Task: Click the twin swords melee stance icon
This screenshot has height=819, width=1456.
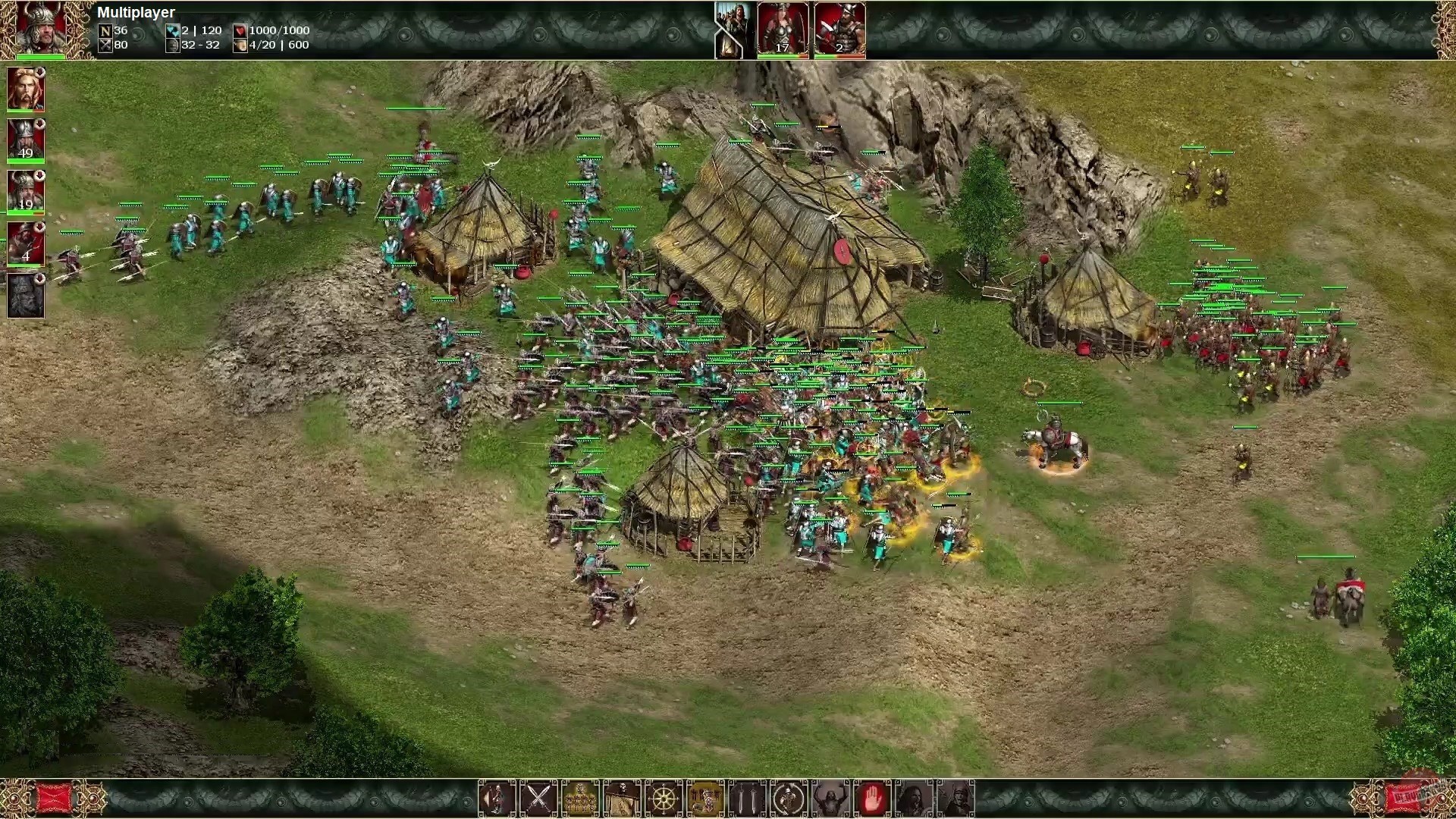Action: pyautogui.click(x=747, y=798)
